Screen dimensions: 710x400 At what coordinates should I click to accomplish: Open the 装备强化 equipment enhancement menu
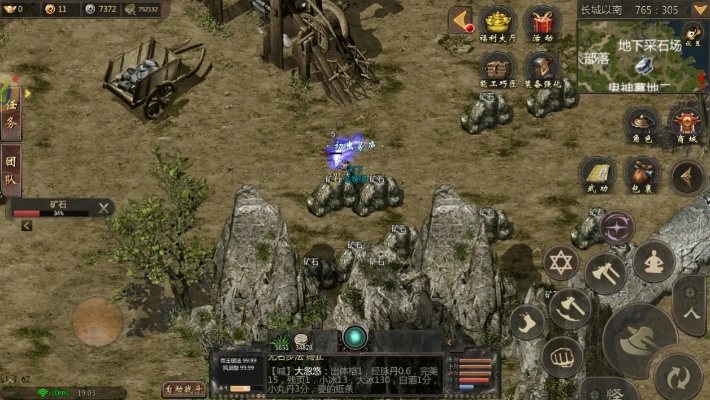[x=543, y=68]
